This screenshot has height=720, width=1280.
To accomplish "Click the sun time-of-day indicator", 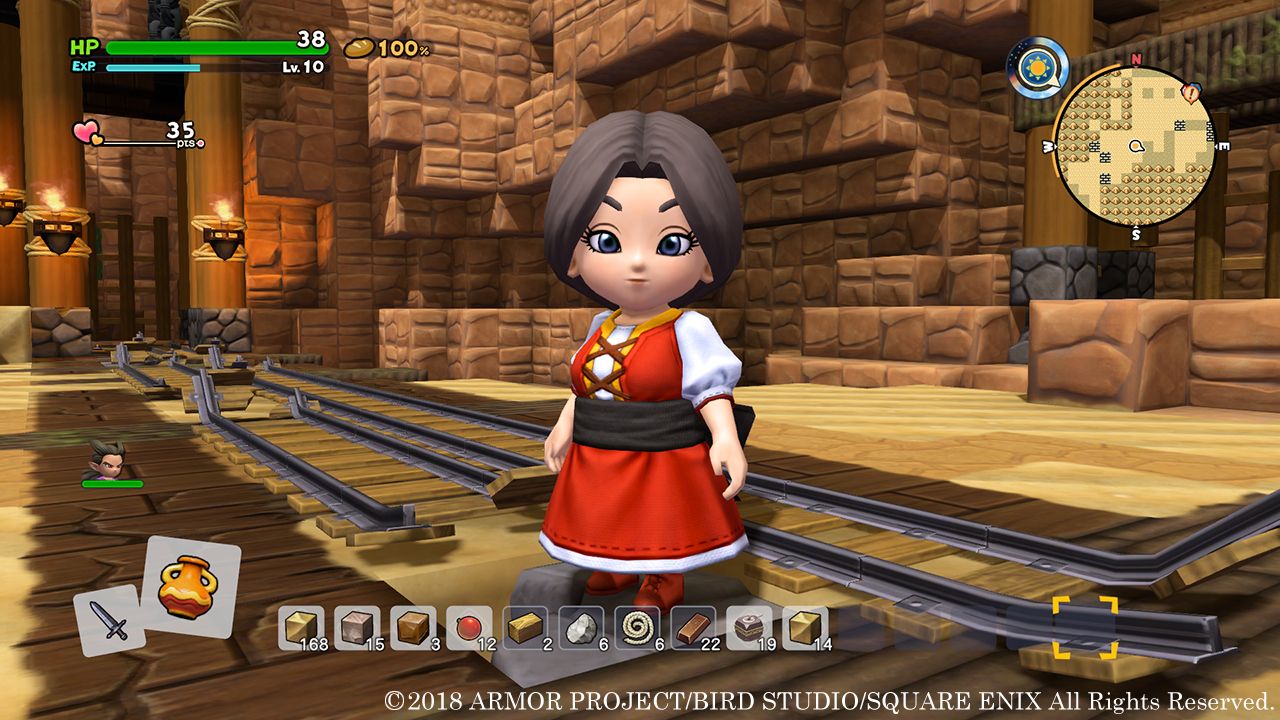I will pyautogui.click(x=1037, y=68).
